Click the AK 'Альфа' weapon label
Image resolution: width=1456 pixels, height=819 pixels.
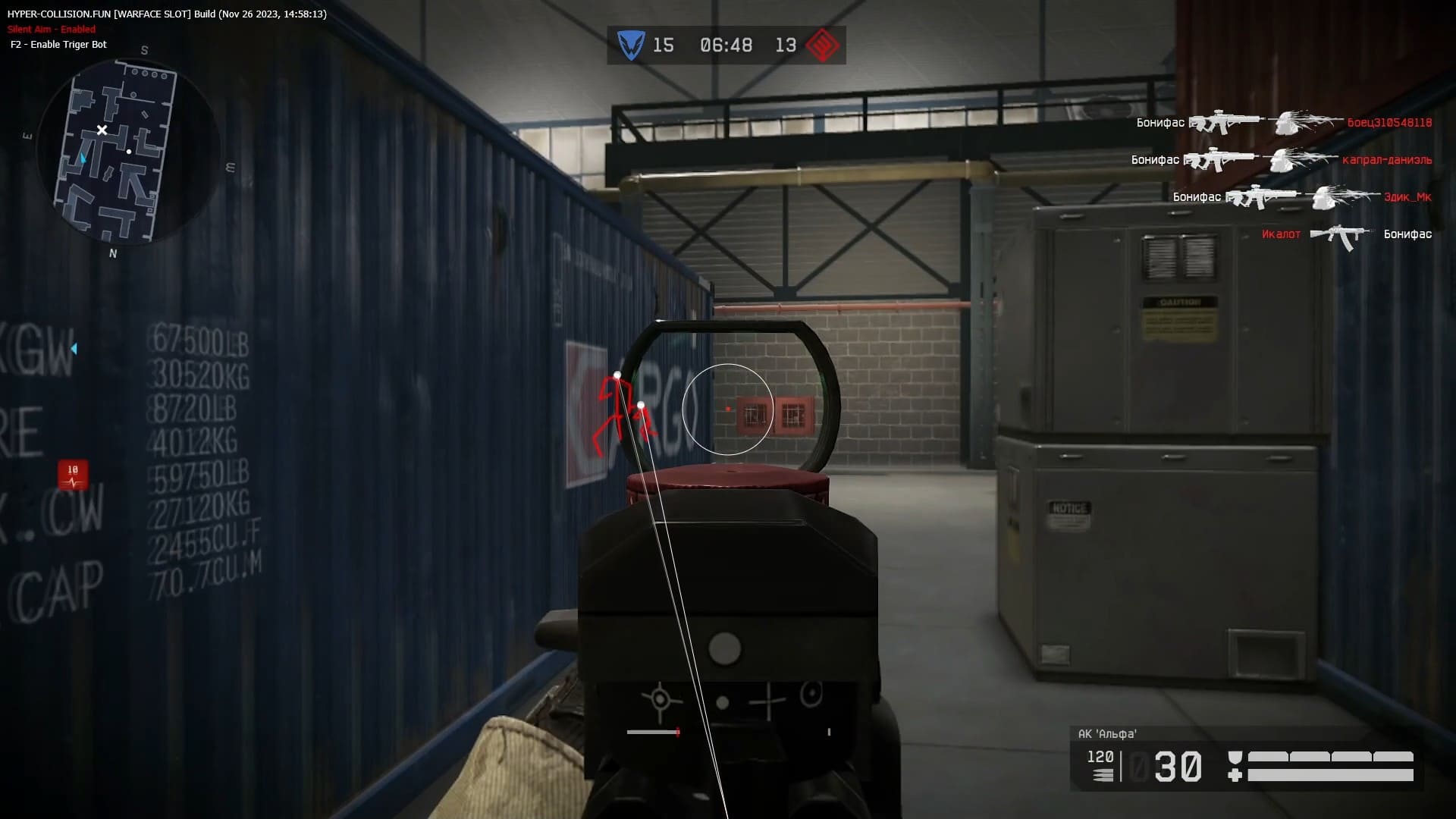pos(1107,733)
